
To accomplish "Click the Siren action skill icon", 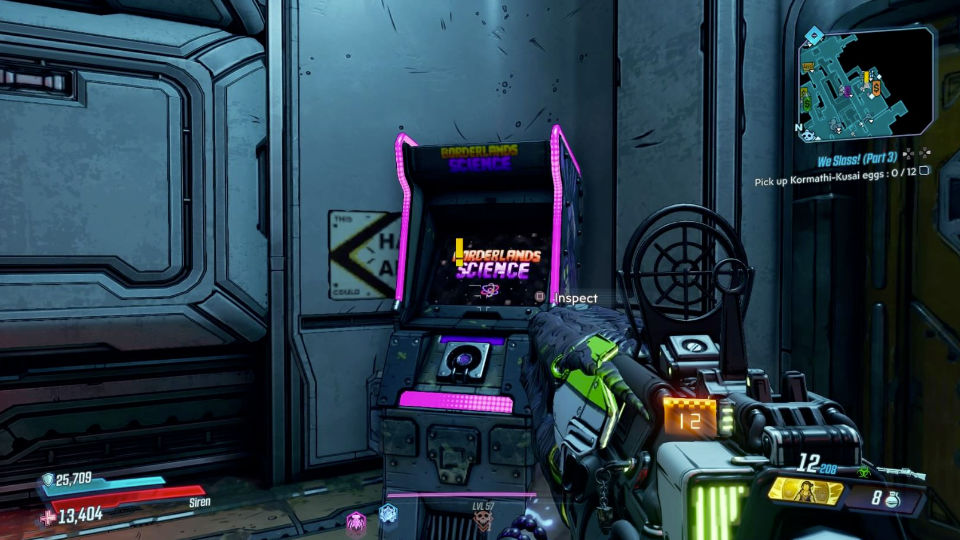I will tap(804, 491).
